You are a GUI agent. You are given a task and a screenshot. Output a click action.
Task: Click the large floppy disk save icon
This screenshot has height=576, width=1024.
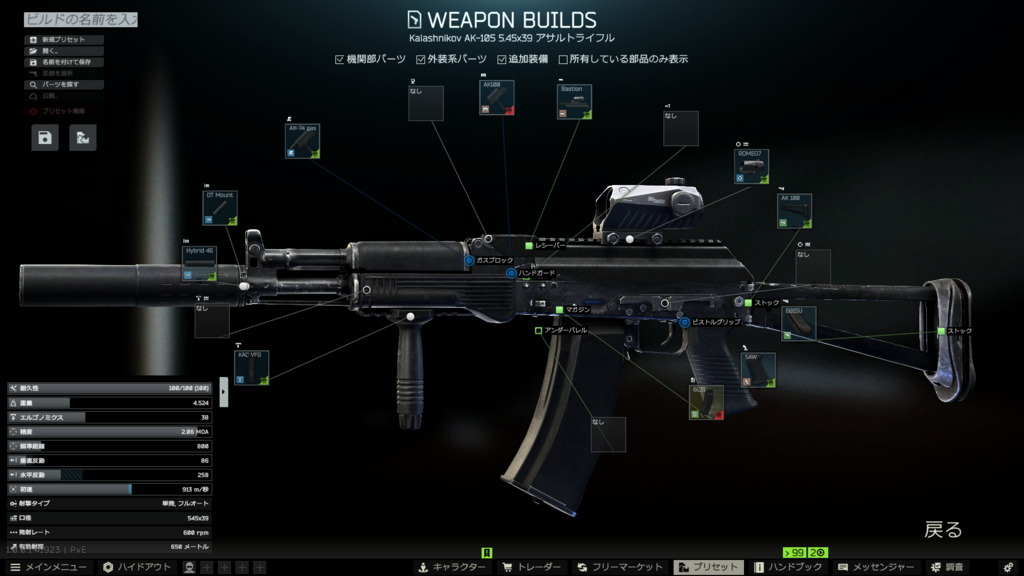45,138
